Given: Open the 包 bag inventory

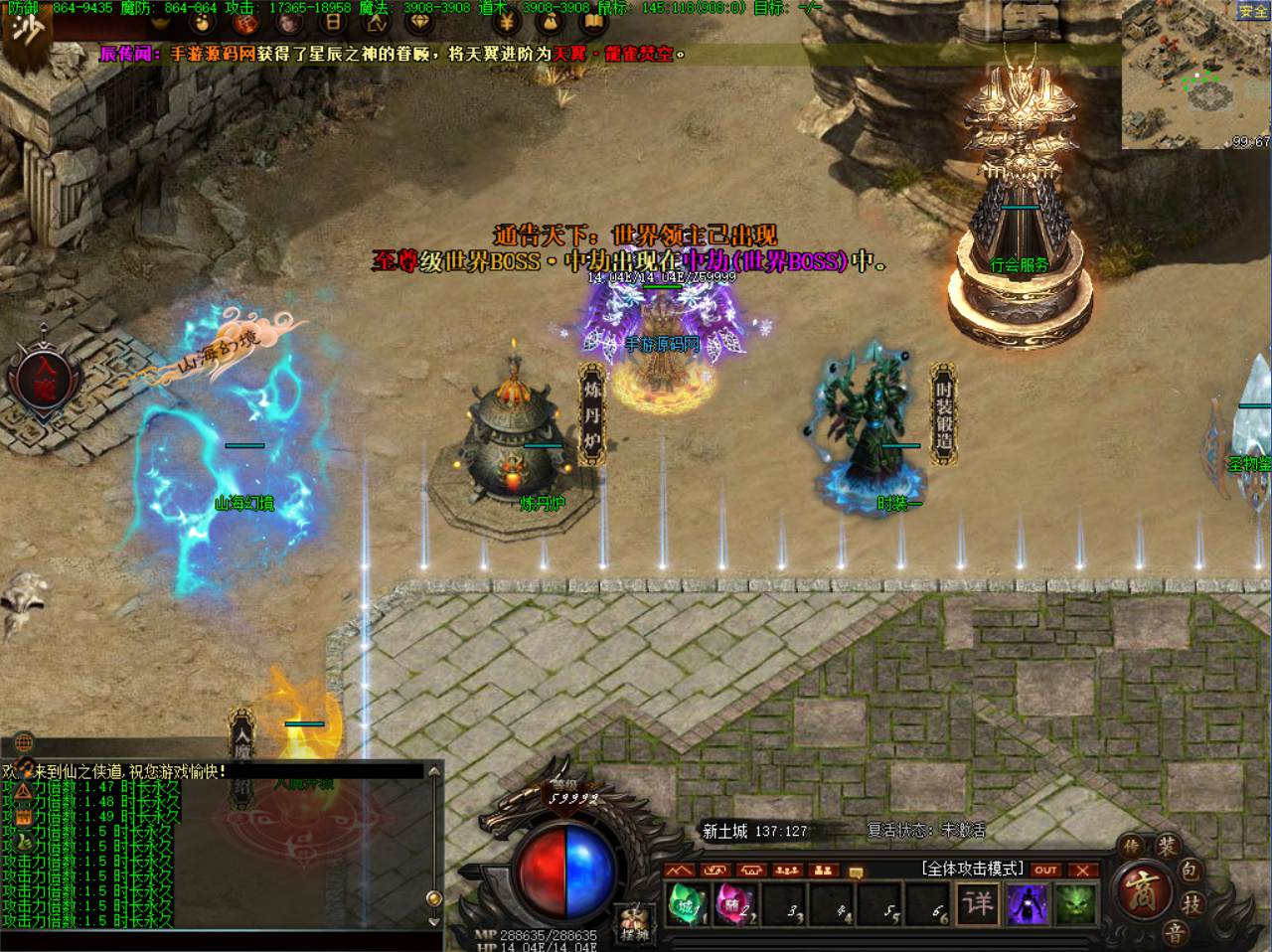Looking at the screenshot, I should [x=1191, y=872].
